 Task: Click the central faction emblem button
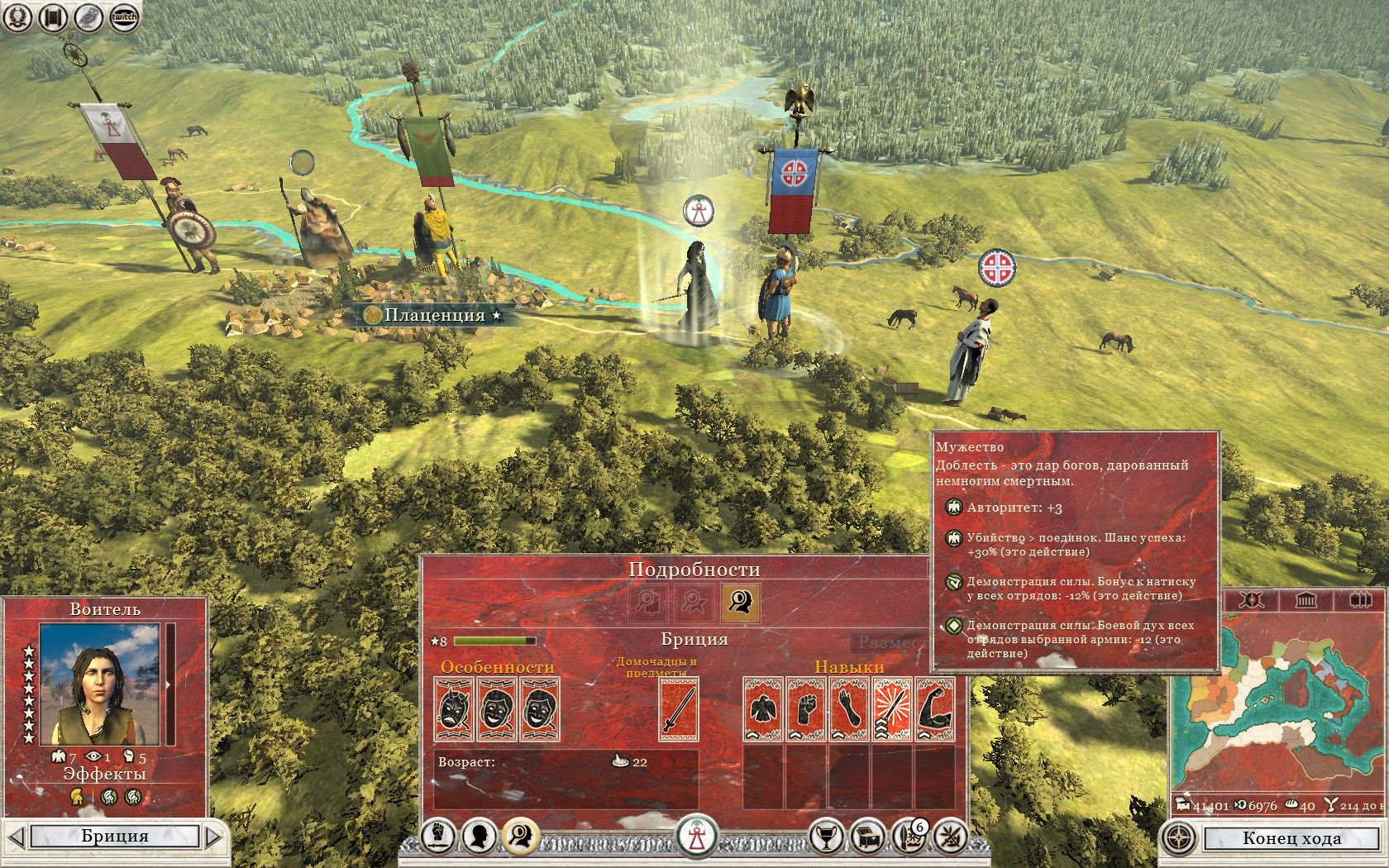pyautogui.click(x=696, y=837)
